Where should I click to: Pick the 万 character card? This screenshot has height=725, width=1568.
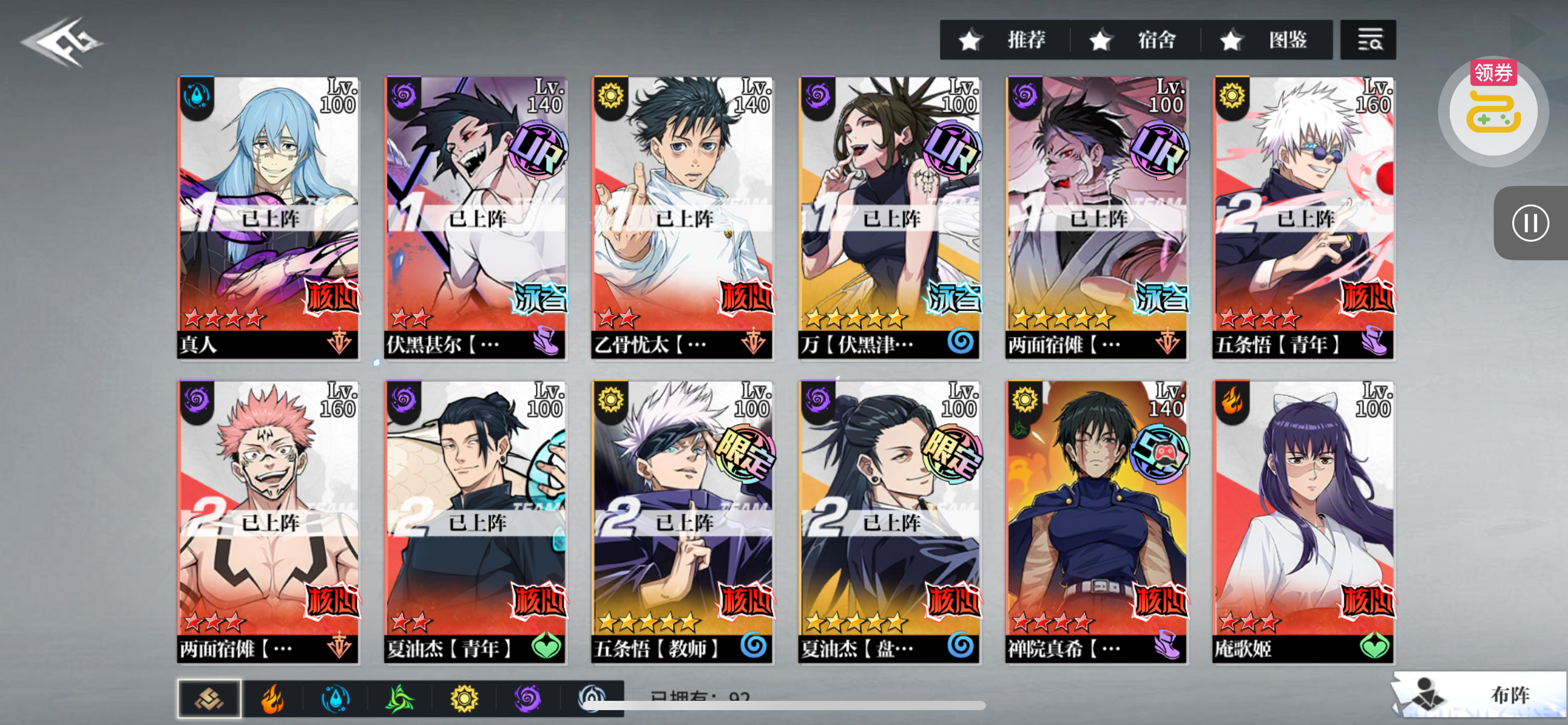(x=889, y=217)
